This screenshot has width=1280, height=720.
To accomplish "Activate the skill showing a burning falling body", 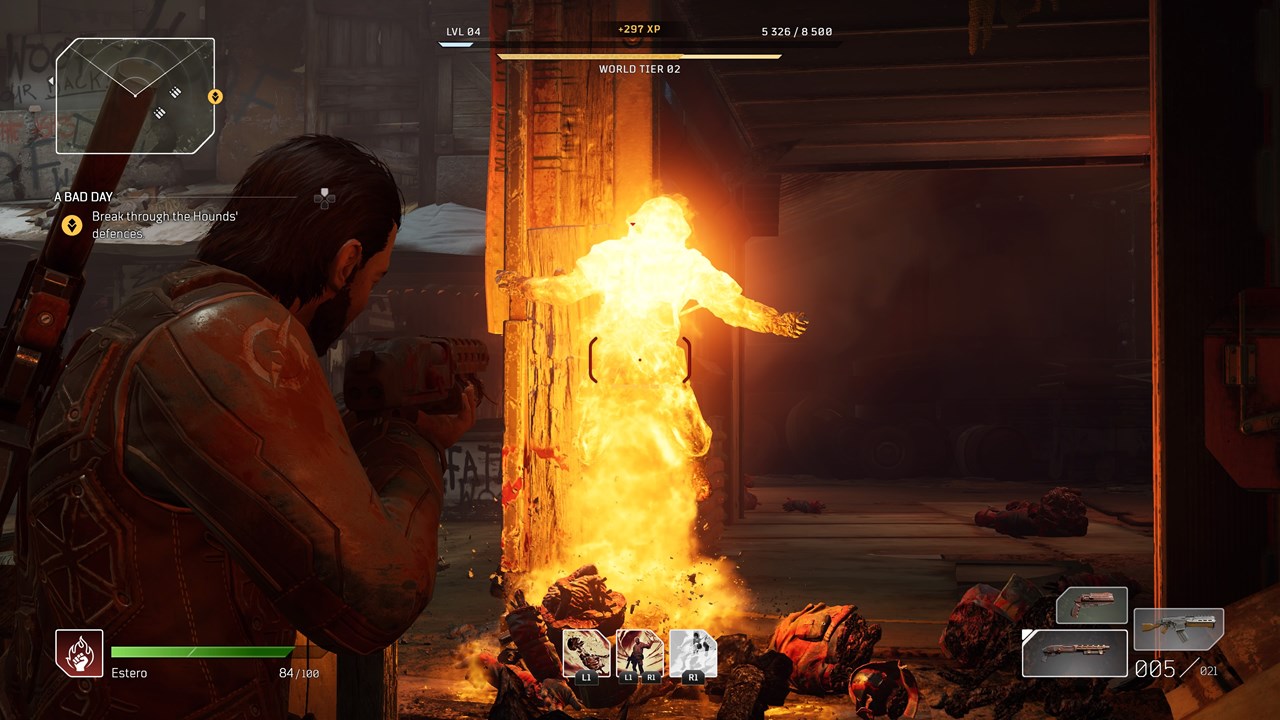I will (587, 652).
